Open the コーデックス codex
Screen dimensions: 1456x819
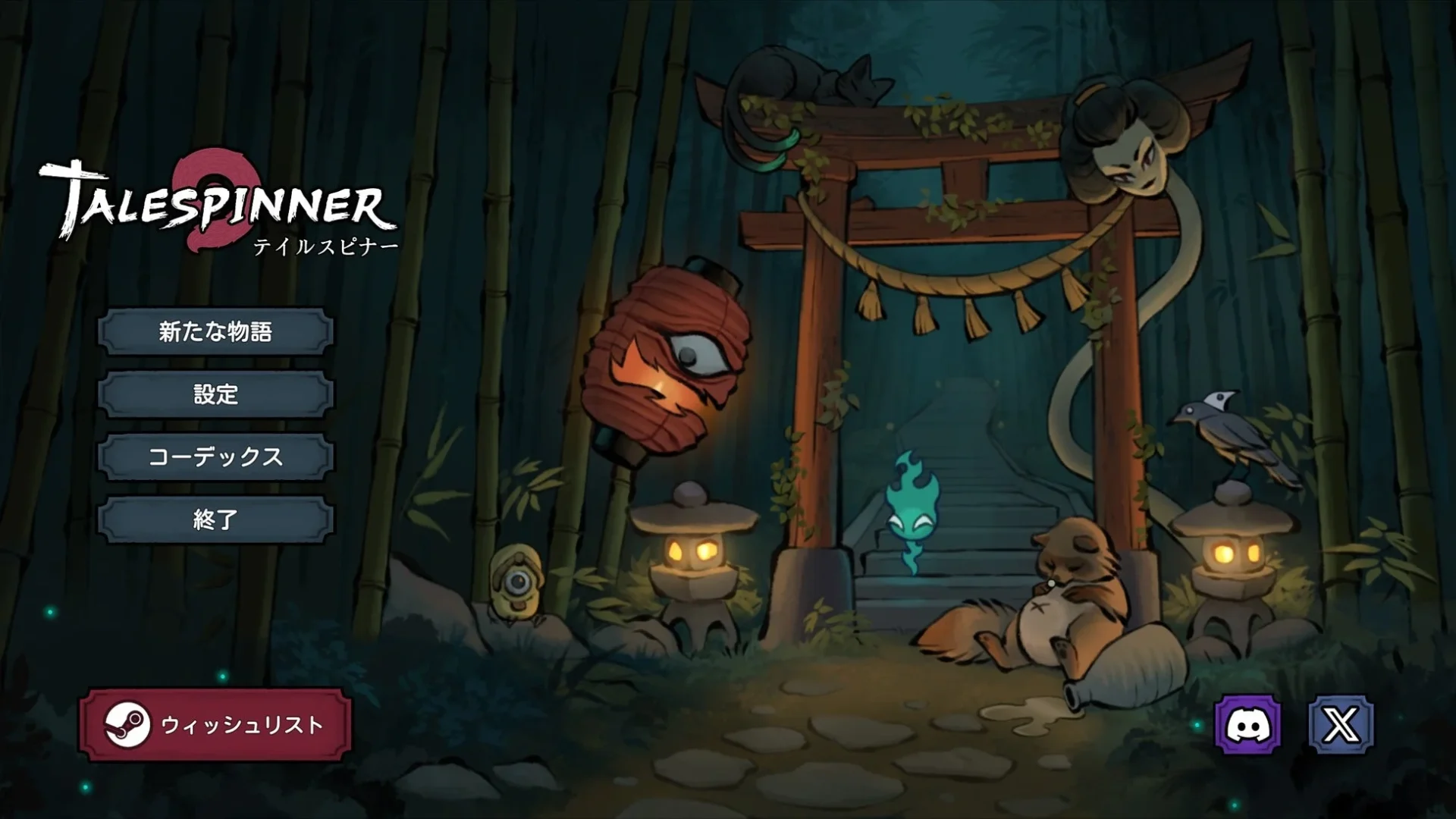click(x=215, y=457)
